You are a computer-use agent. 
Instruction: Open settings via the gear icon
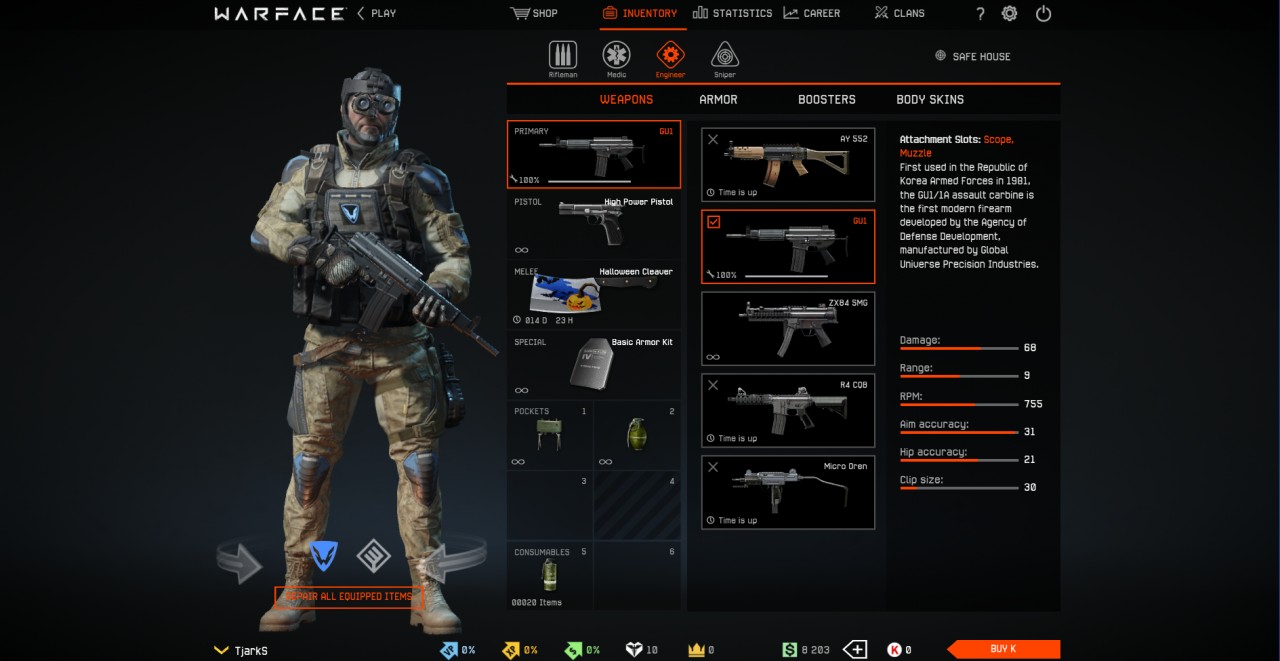point(1010,13)
